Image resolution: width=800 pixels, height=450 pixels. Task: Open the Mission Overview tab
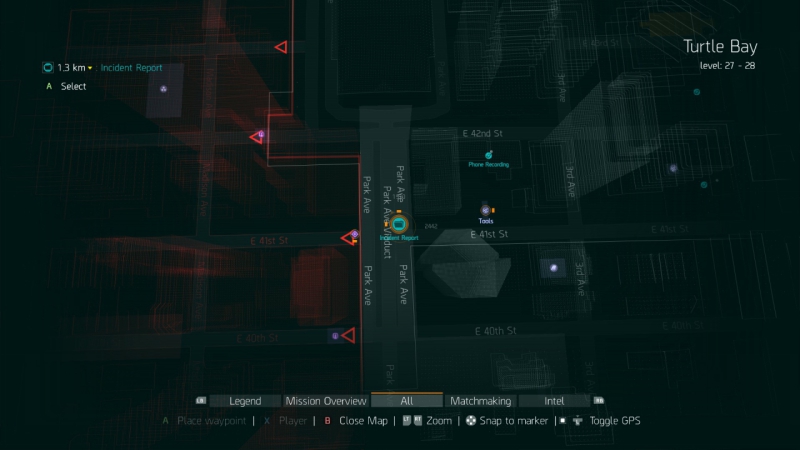[326, 401]
